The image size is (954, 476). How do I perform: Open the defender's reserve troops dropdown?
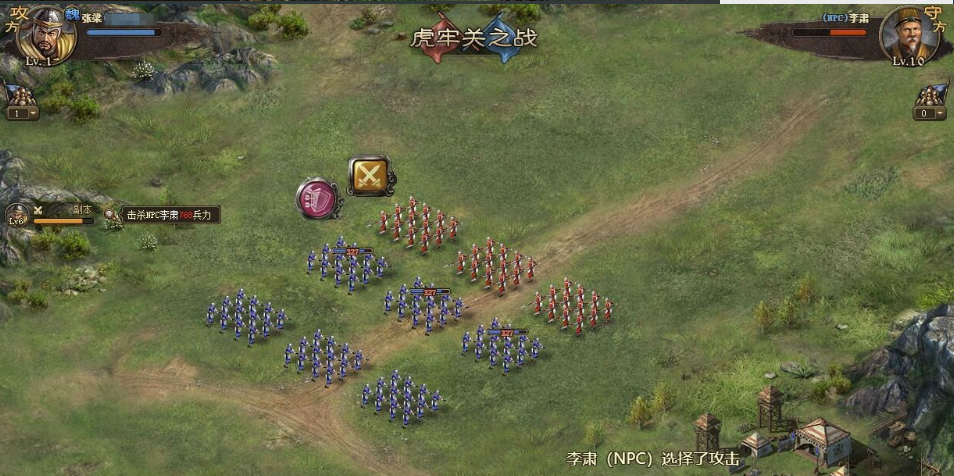[930, 112]
